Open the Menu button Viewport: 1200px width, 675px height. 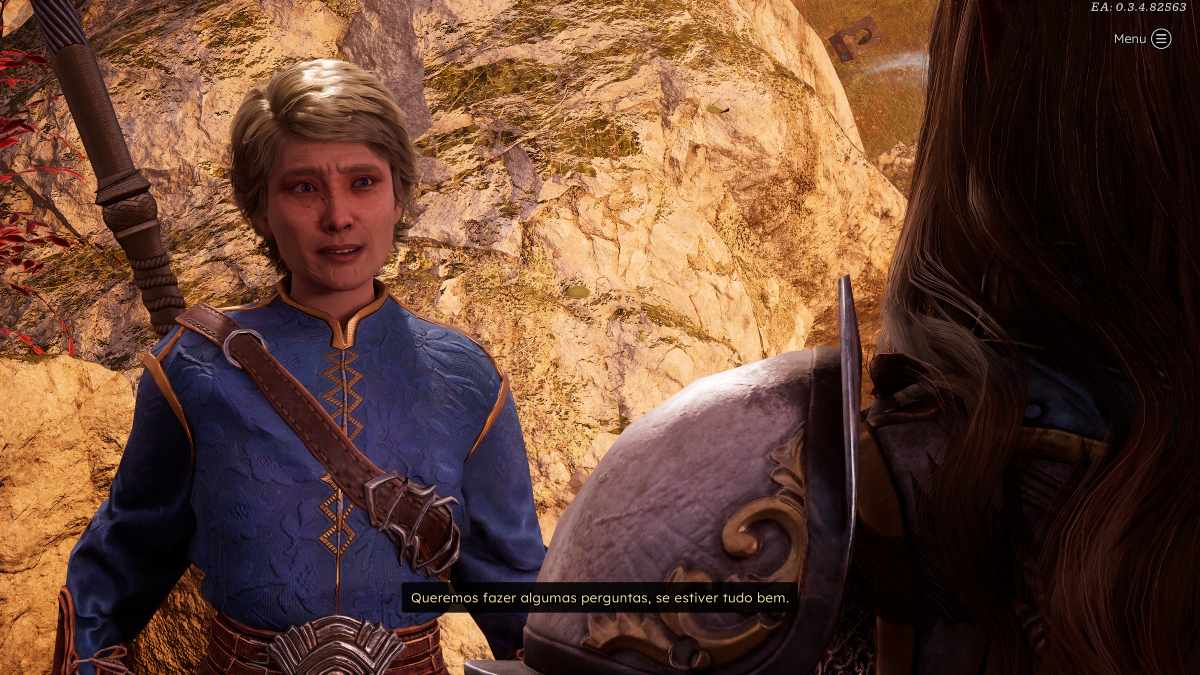click(1160, 39)
